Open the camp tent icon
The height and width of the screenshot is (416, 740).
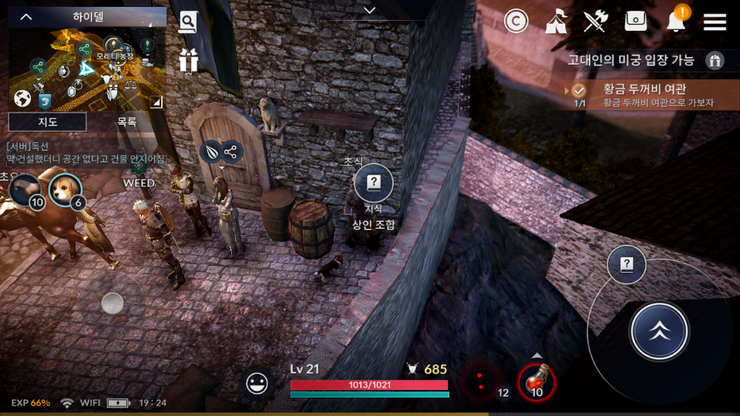[x=557, y=21]
